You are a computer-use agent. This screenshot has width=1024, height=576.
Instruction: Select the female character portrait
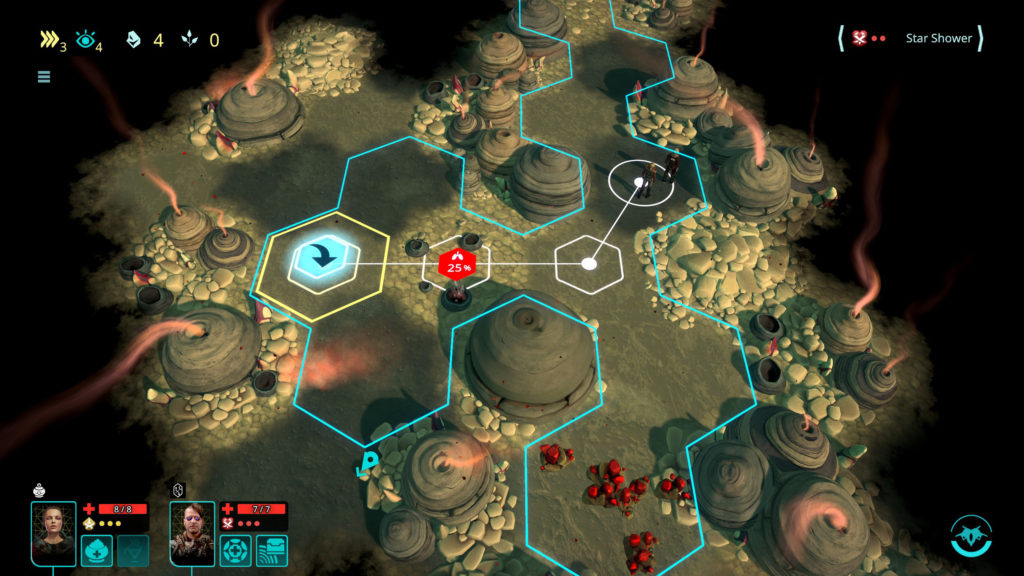pos(53,533)
